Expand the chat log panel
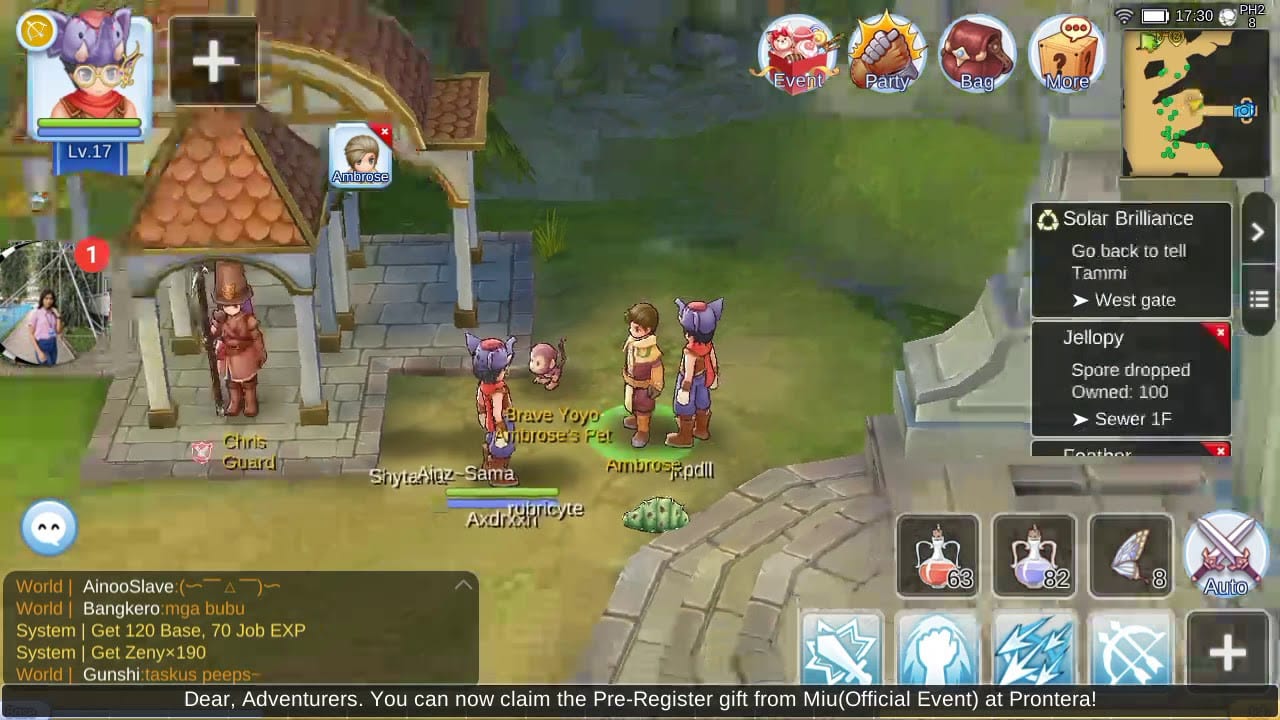This screenshot has height=720, width=1280. click(x=463, y=585)
